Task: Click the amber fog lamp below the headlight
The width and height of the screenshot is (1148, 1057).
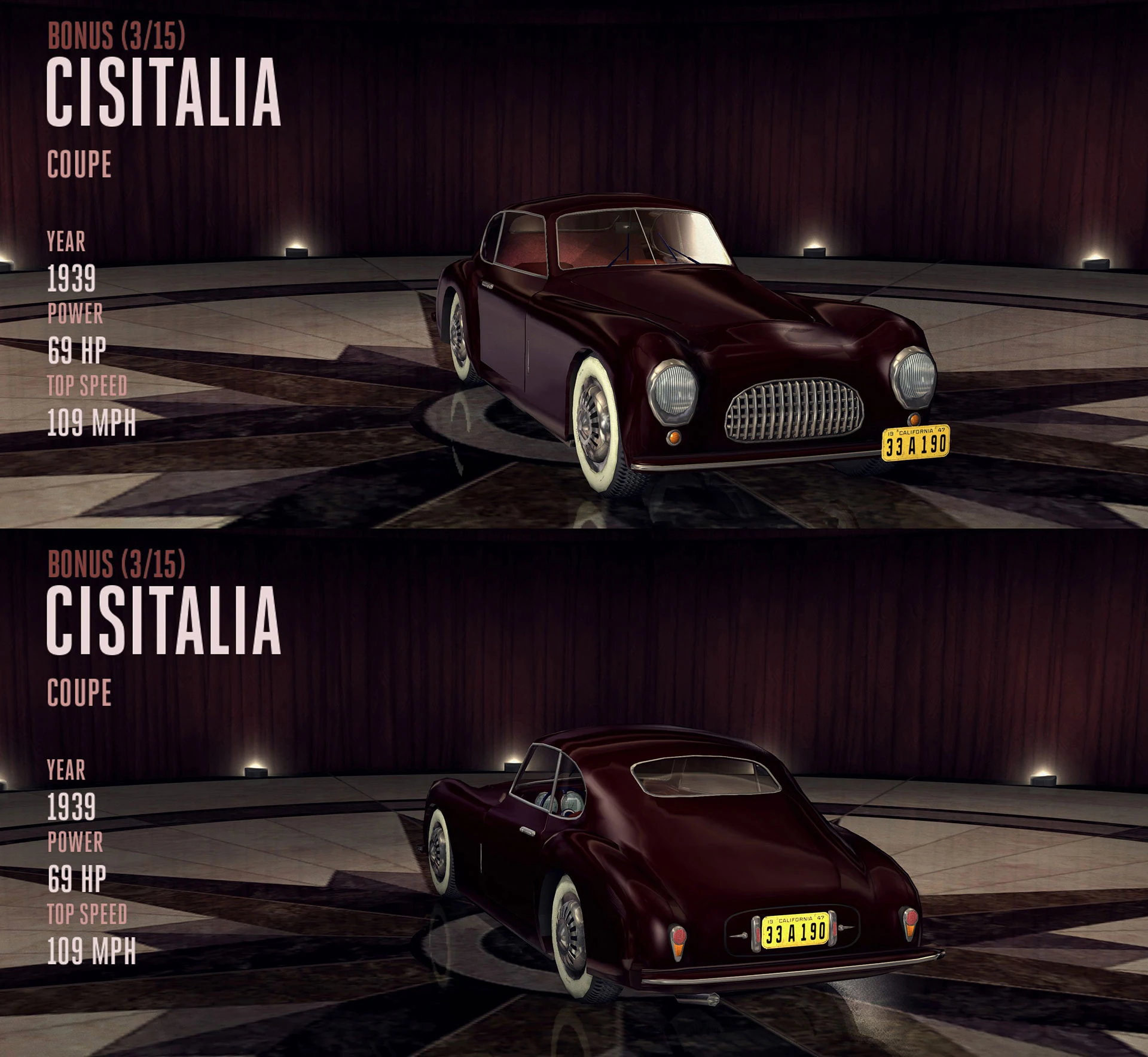Action: (676, 438)
